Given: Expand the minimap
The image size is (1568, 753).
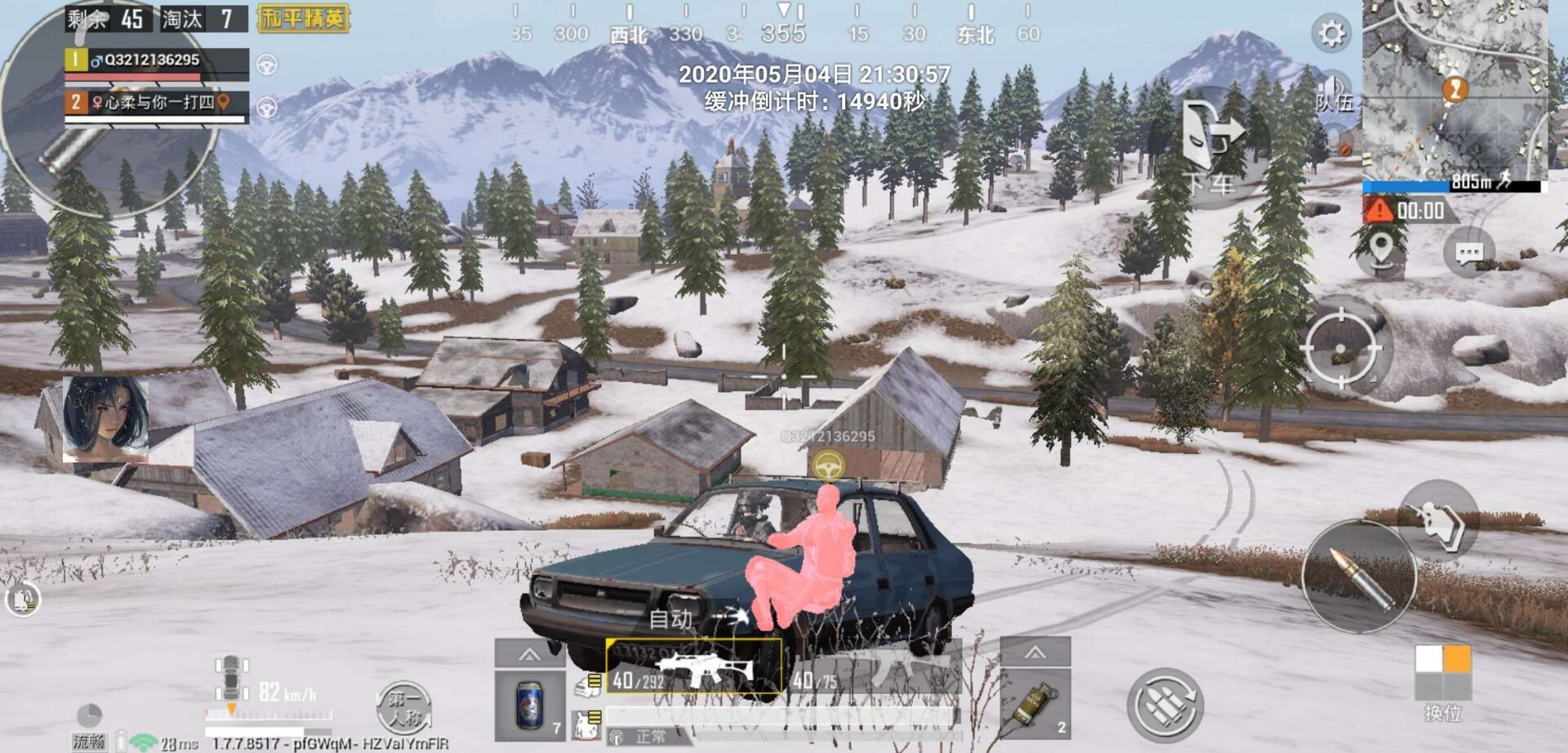Looking at the screenshot, I should [1454, 88].
